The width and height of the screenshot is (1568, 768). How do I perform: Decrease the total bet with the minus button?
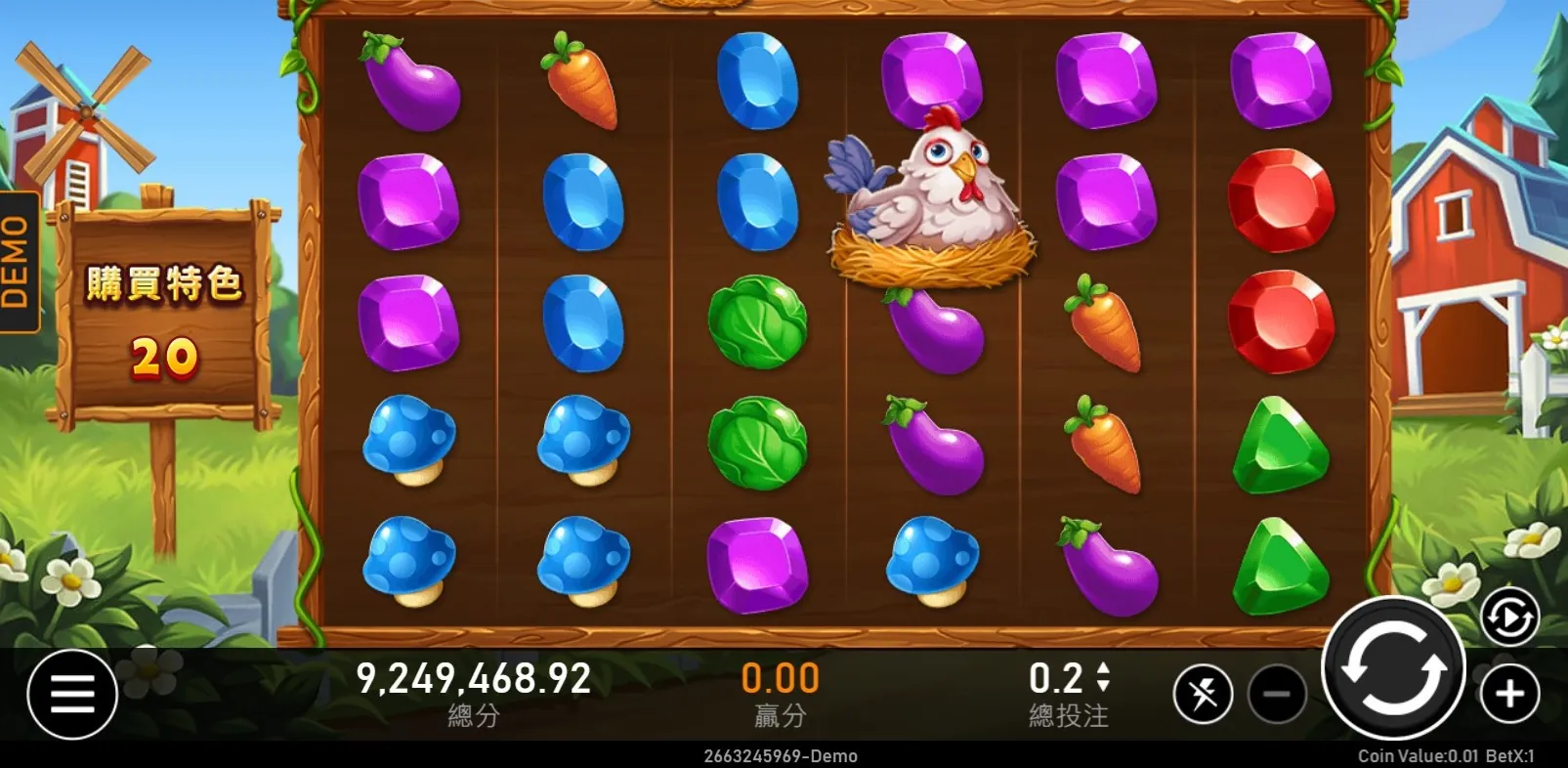(x=1277, y=694)
